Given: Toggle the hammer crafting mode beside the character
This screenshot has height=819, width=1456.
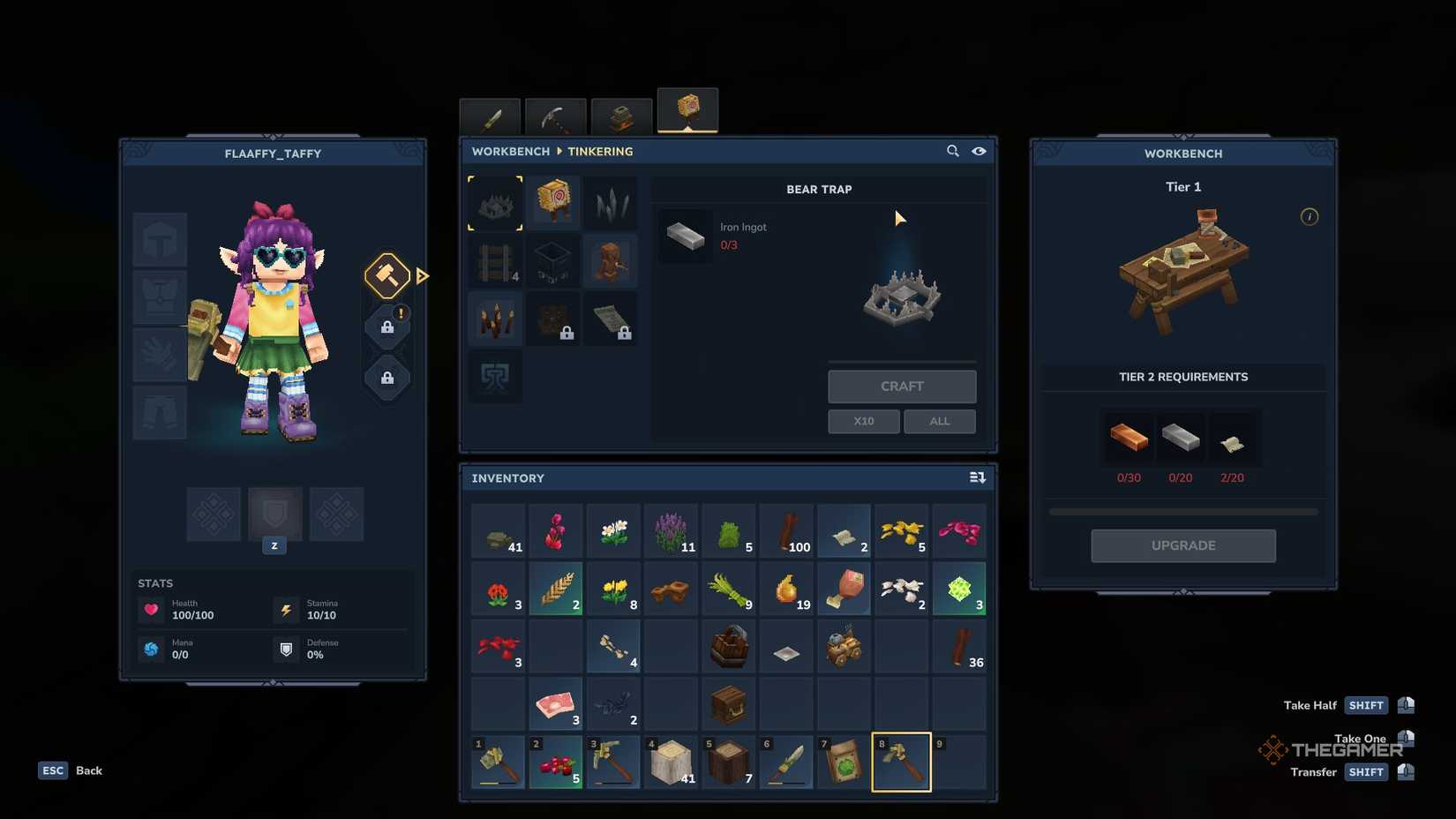Looking at the screenshot, I should coord(387,275).
